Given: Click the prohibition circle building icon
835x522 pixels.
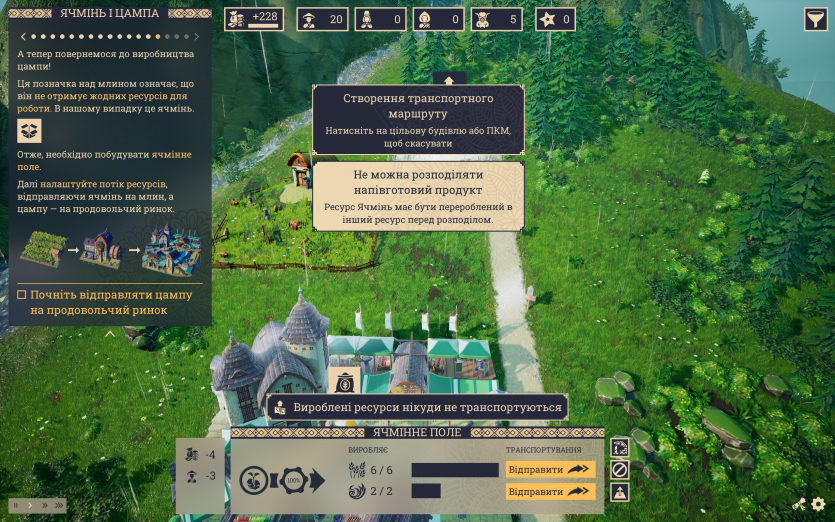Looking at the screenshot, I should [620, 469].
